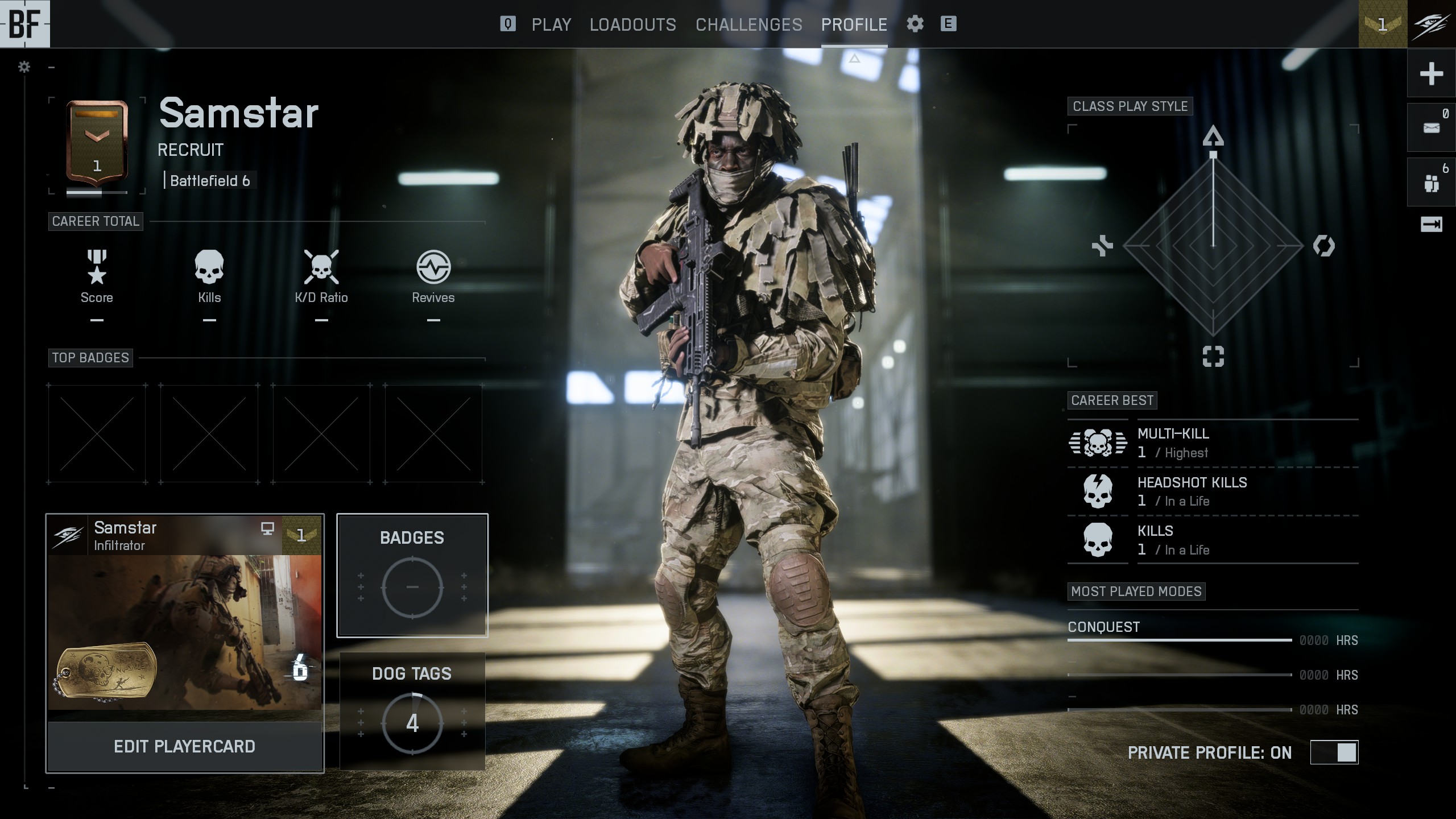The image size is (1456, 819).
Task: Open the LOADOUTS tab
Action: 632,24
